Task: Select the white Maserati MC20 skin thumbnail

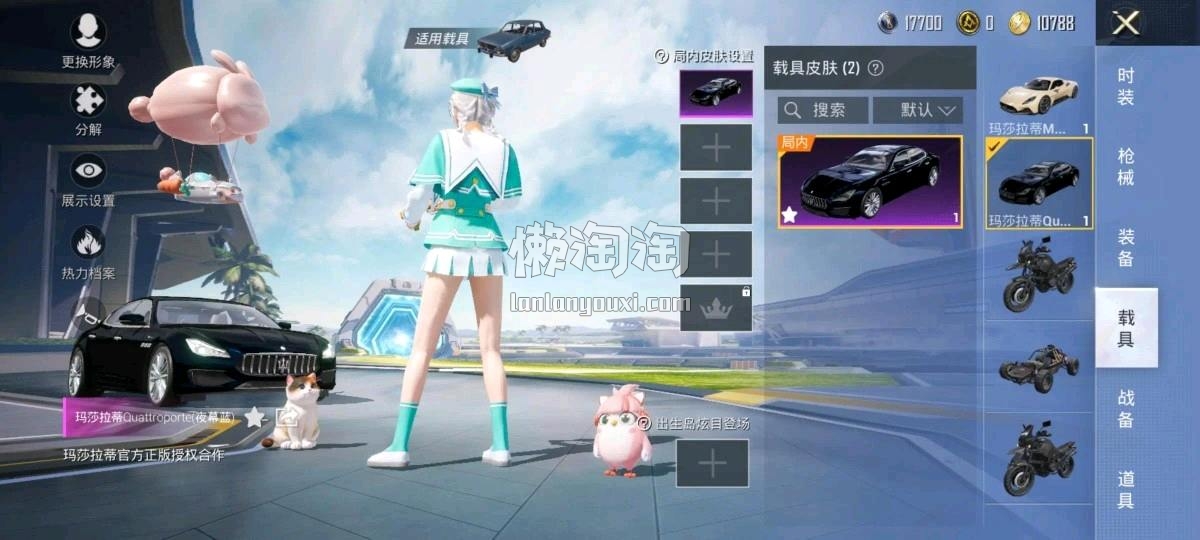Action: click(1039, 97)
